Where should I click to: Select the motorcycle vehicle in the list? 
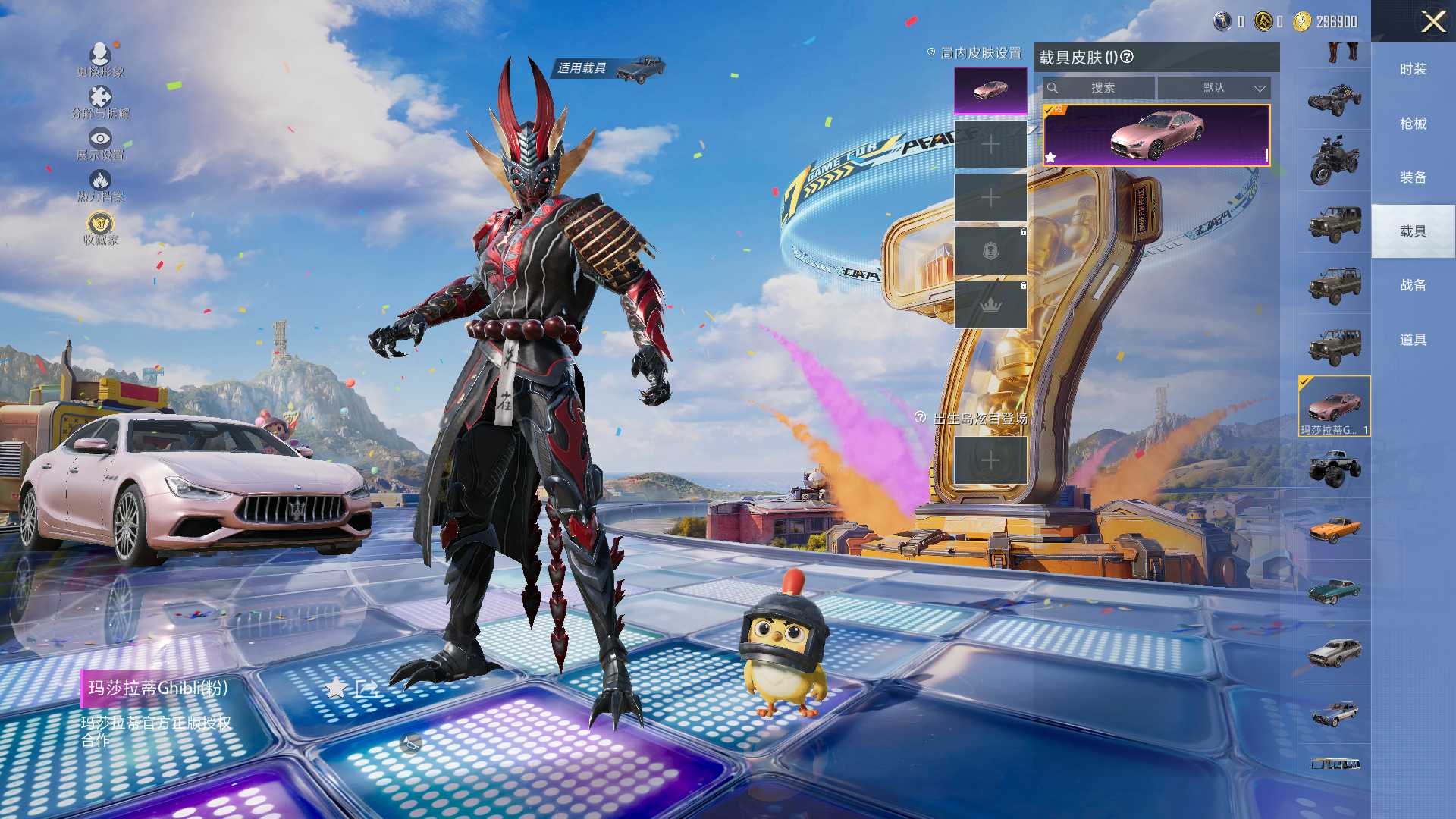click(1334, 161)
